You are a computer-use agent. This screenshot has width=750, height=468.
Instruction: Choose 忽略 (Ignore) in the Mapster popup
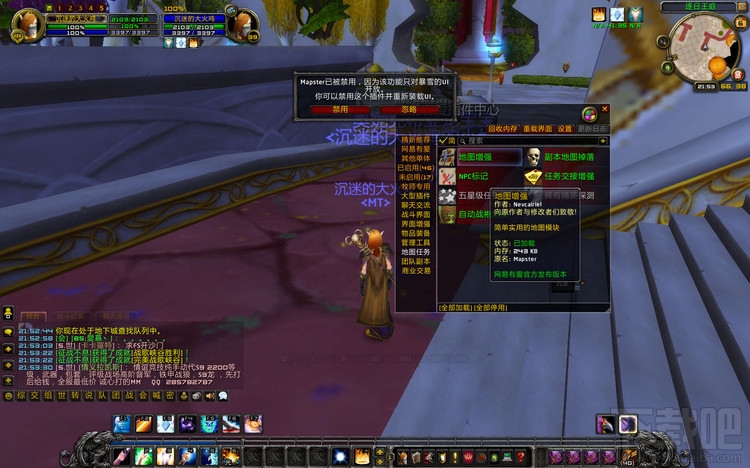[x=409, y=109]
